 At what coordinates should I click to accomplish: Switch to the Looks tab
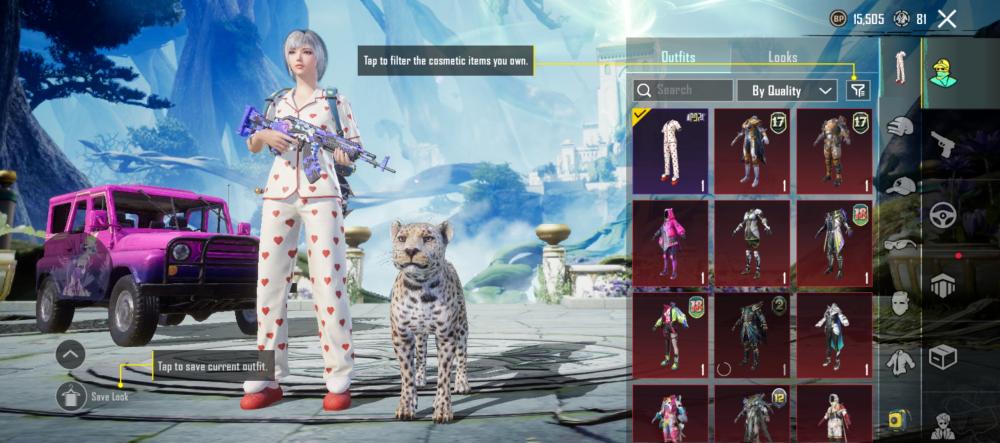[782, 57]
